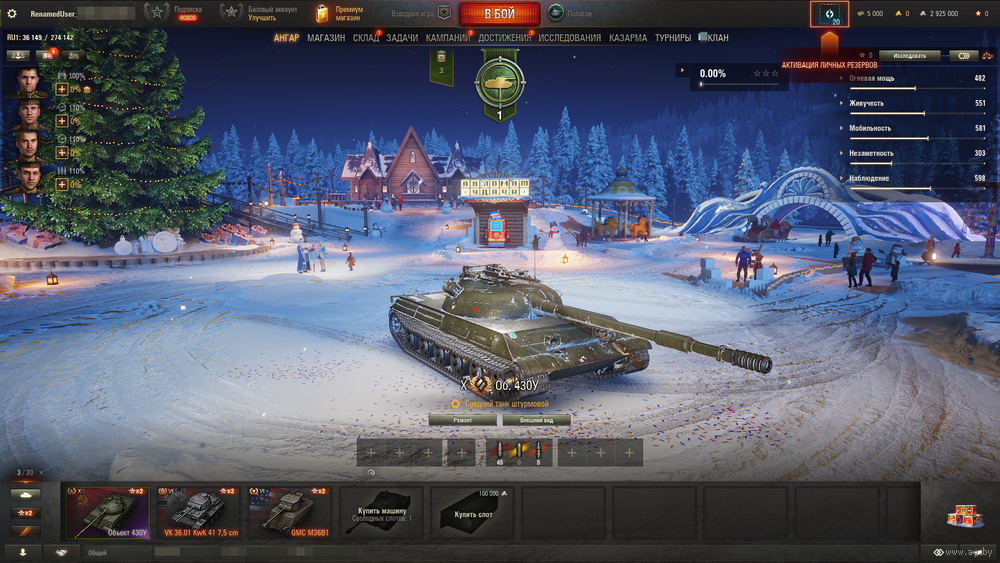Open the settings gear menu
Screen dimensions: 1000x563
click(x=12, y=14)
